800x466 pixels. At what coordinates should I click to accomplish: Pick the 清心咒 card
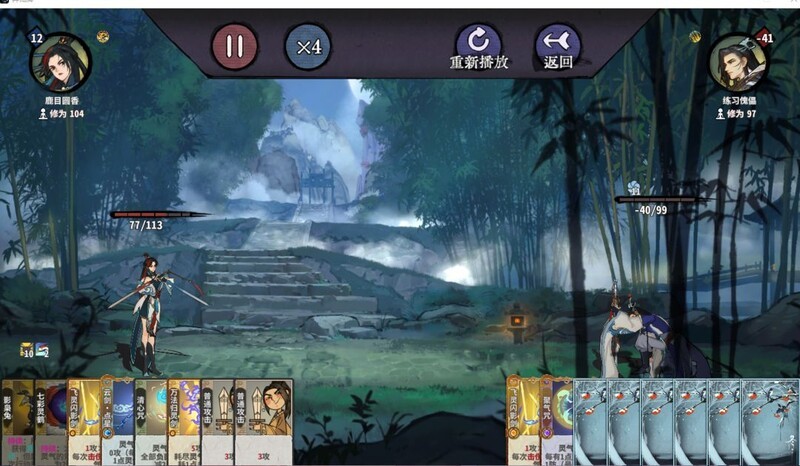pyautogui.click(x=151, y=422)
